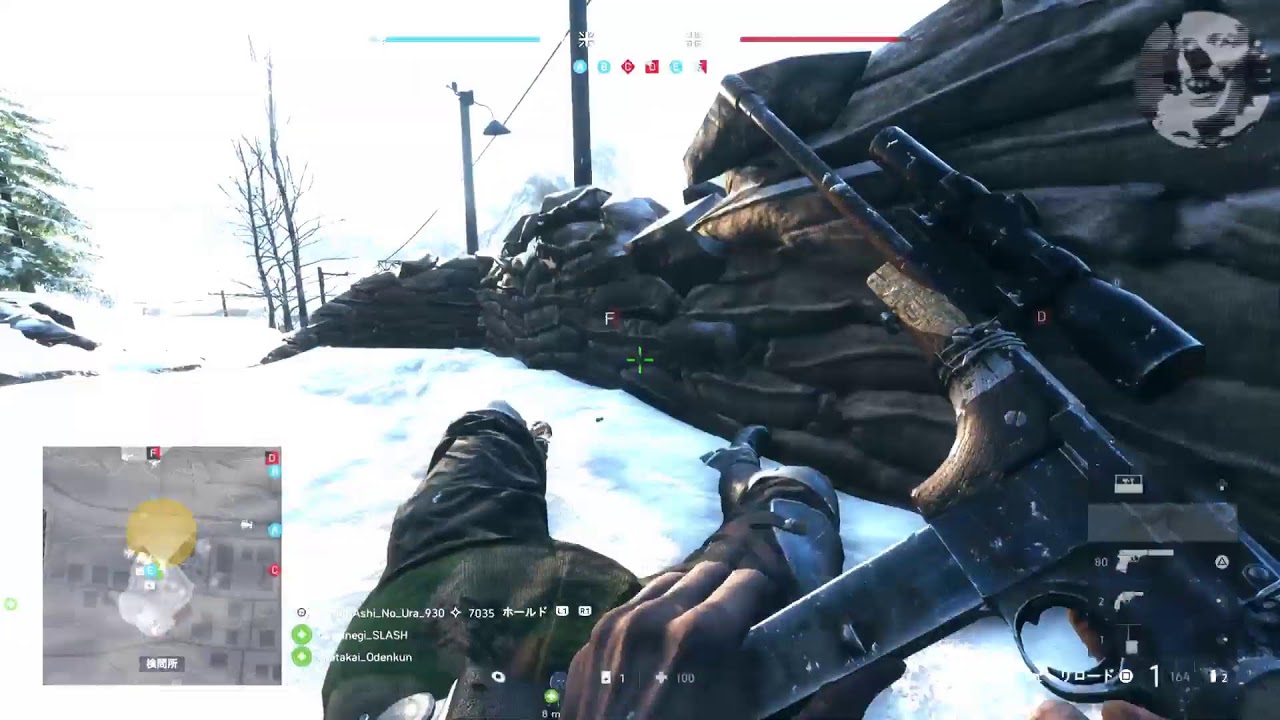Select the highlighted primary weapon slot
The width and height of the screenshot is (1280, 720).
tap(1162, 522)
